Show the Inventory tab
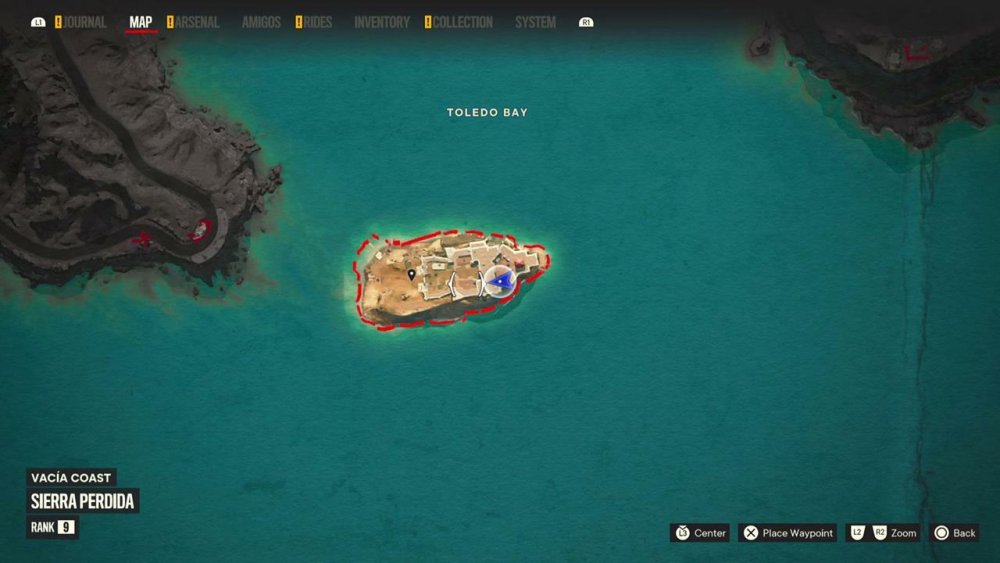The image size is (1000, 563). (382, 22)
